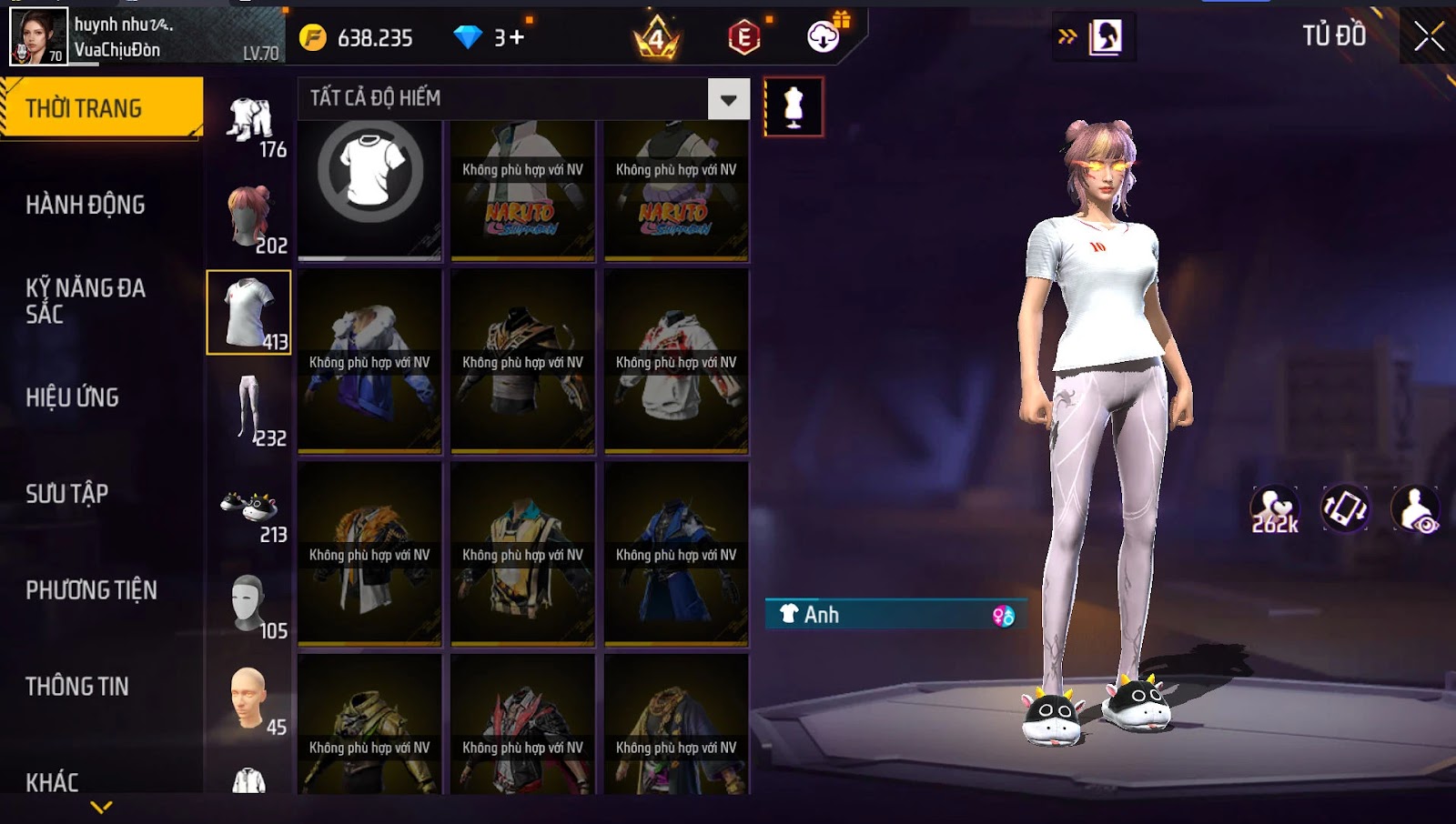Viewport: 1456px width, 824px height.
Task: Close the wardrobe with the X button
Action: pos(1429,37)
